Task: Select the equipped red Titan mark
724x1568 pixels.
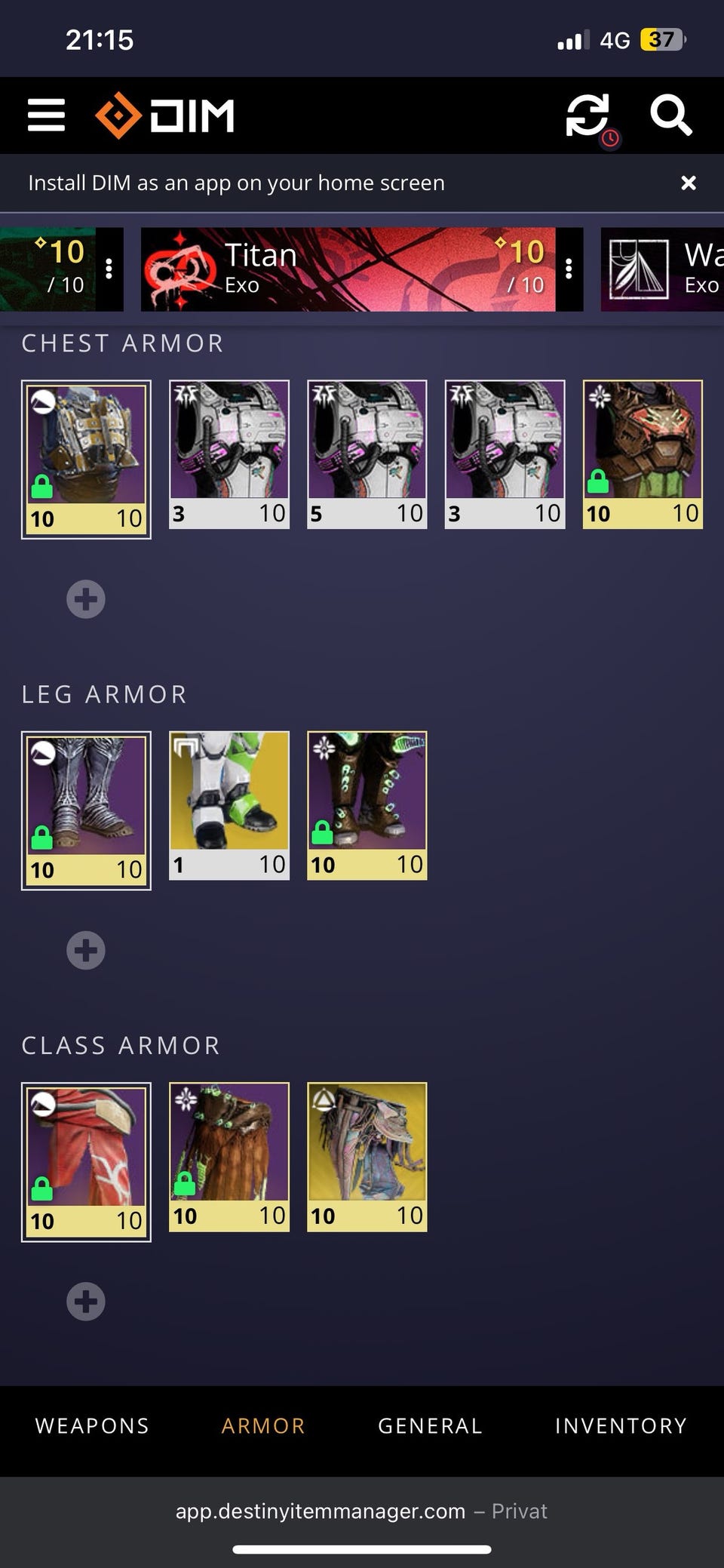Action: click(86, 1161)
